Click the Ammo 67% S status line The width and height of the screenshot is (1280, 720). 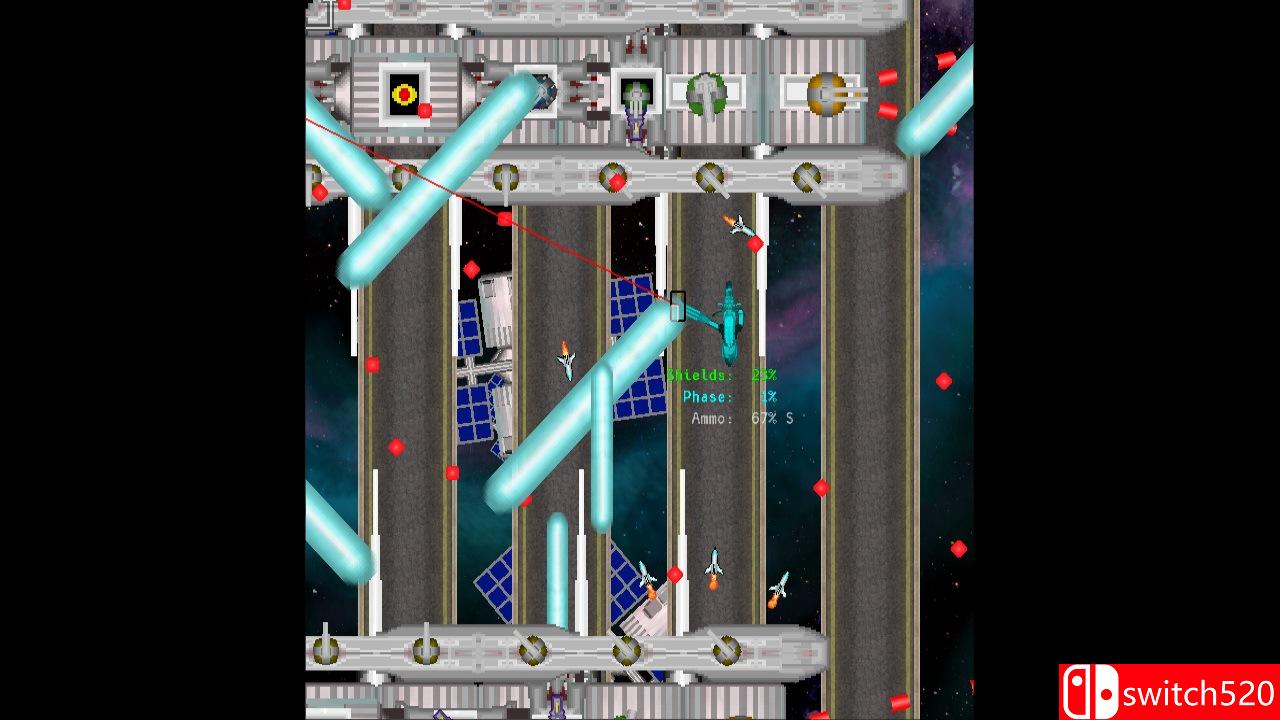point(740,419)
